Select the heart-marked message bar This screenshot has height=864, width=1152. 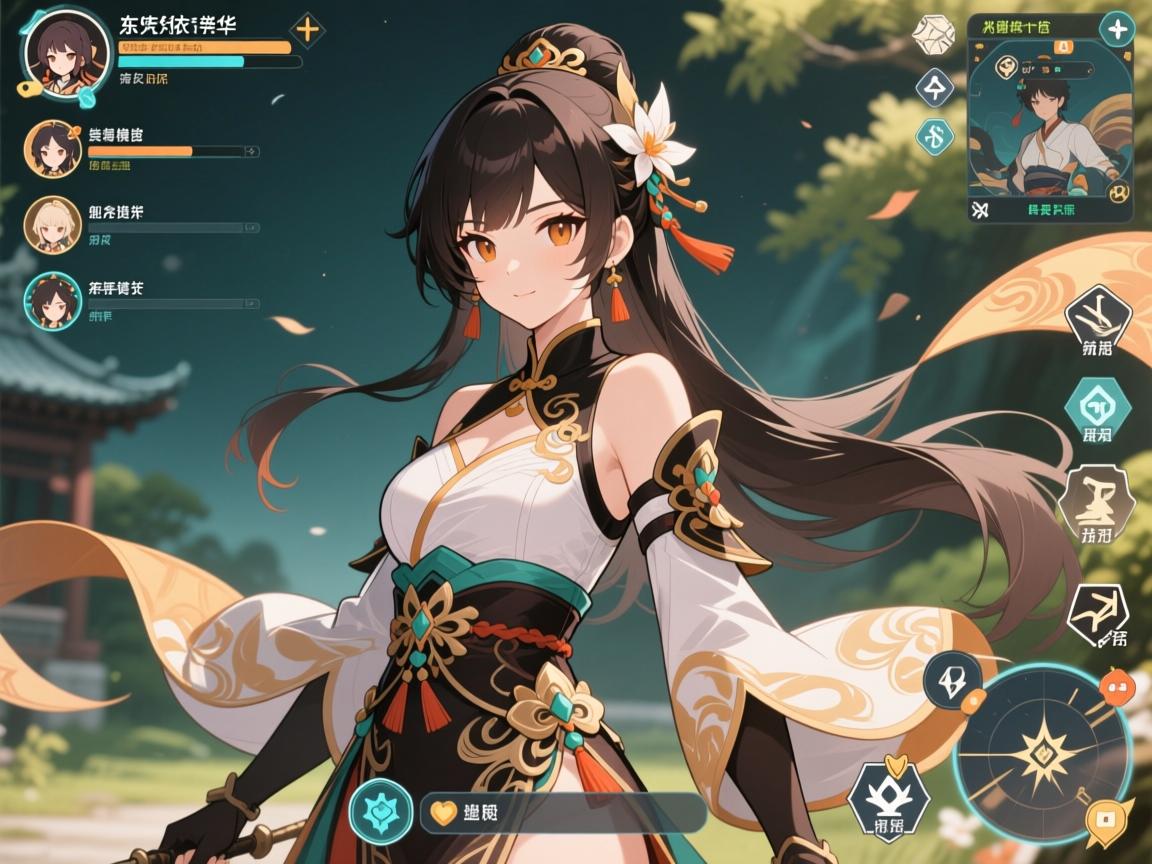tap(563, 813)
